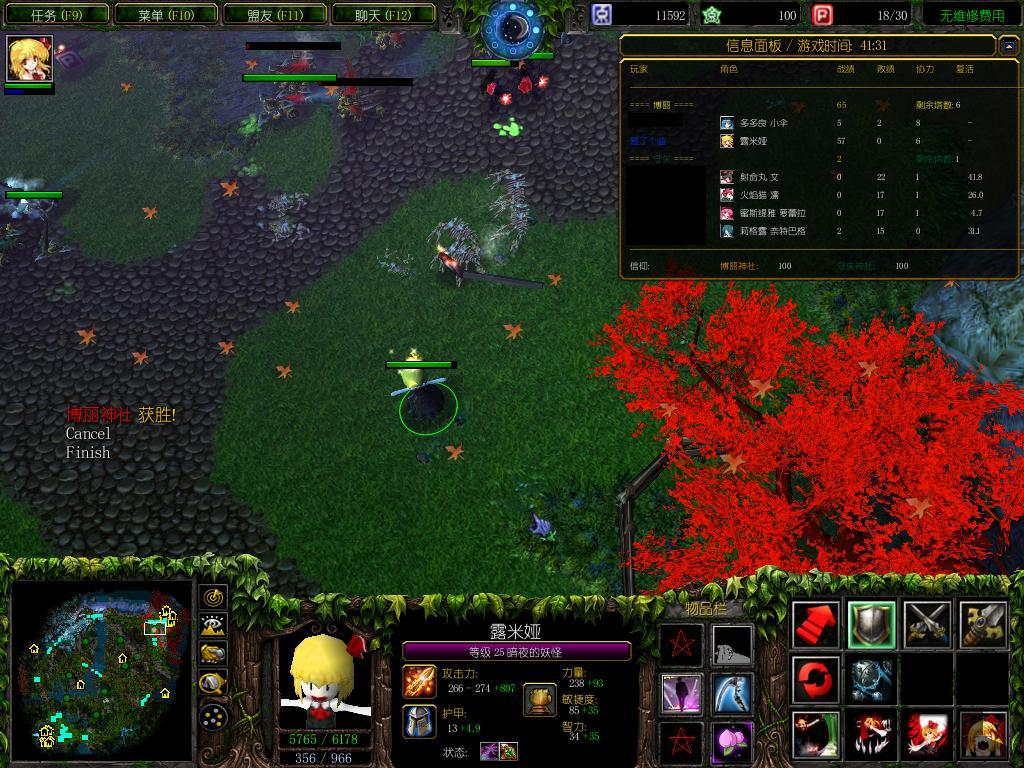Activate the shield Stop command
1024x768 pixels.
click(872, 625)
